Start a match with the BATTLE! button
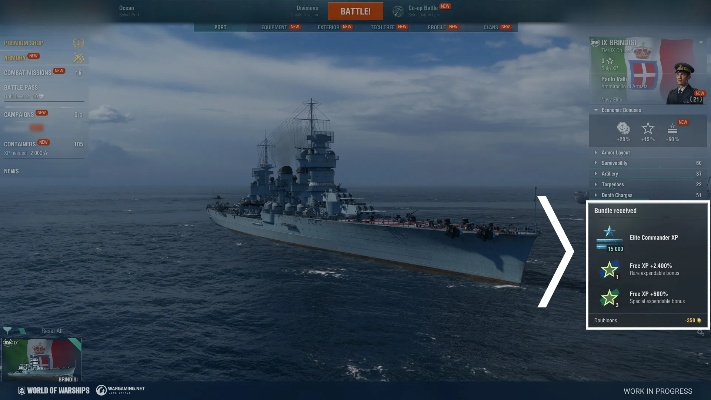711x400 pixels. pyautogui.click(x=355, y=11)
